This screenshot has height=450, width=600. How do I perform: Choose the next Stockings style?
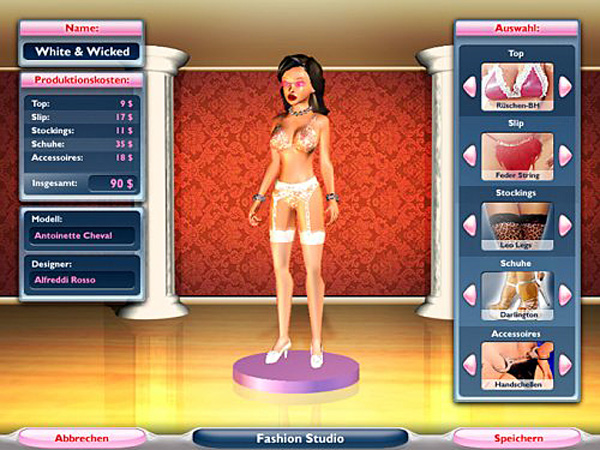pos(565,225)
